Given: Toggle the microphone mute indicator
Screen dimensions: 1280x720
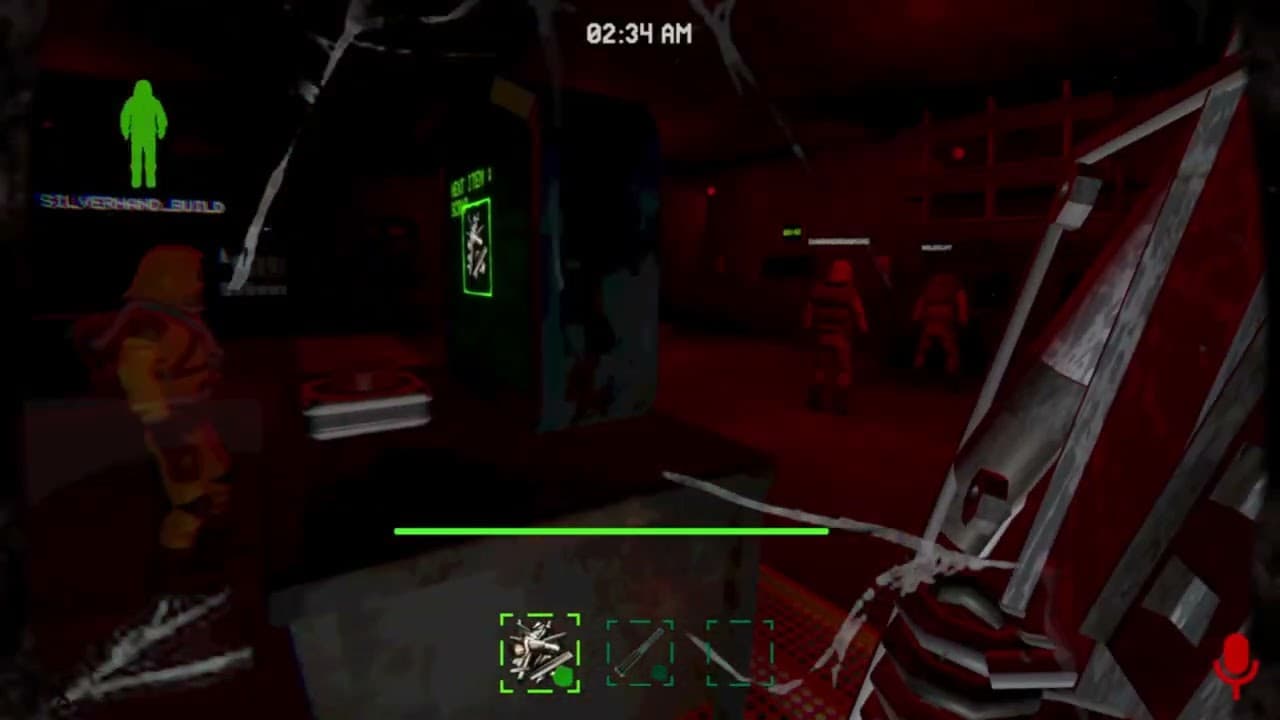Looking at the screenshot, I should pyautogui.click(x=1237, y=659).
